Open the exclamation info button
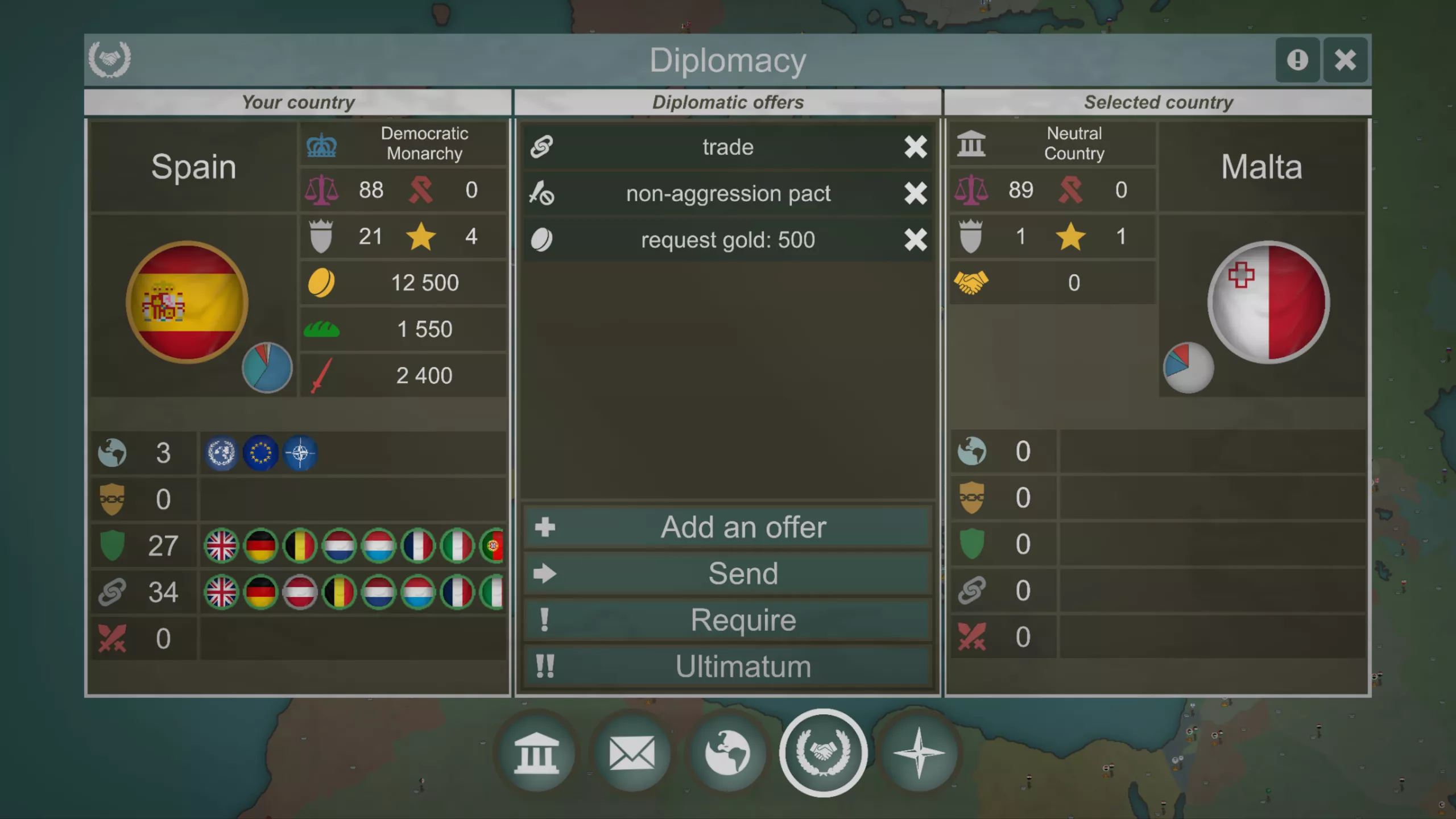 tap(1297, 60)
